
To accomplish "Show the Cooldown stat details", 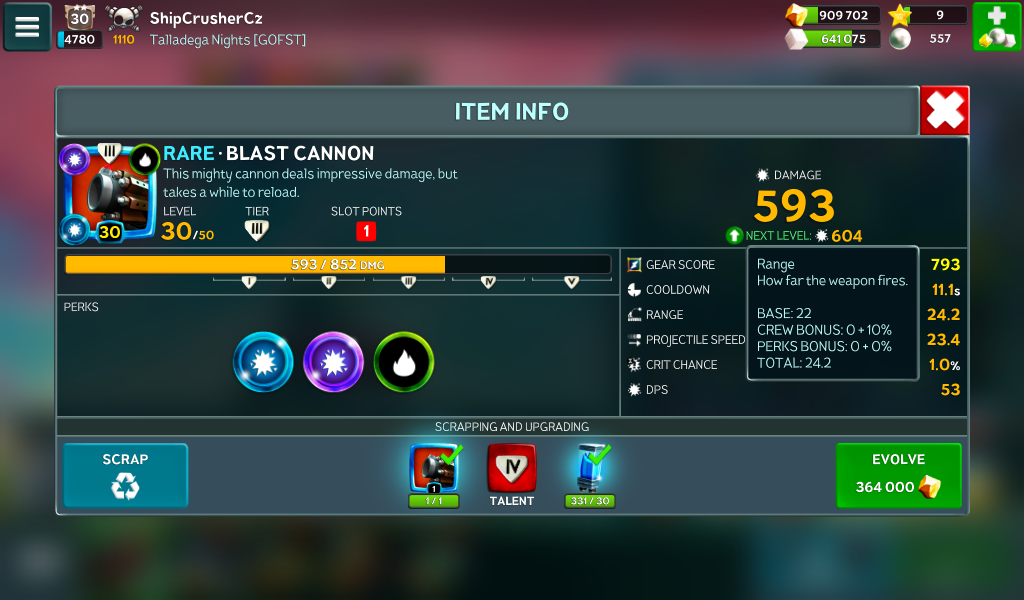I will 677,290.
